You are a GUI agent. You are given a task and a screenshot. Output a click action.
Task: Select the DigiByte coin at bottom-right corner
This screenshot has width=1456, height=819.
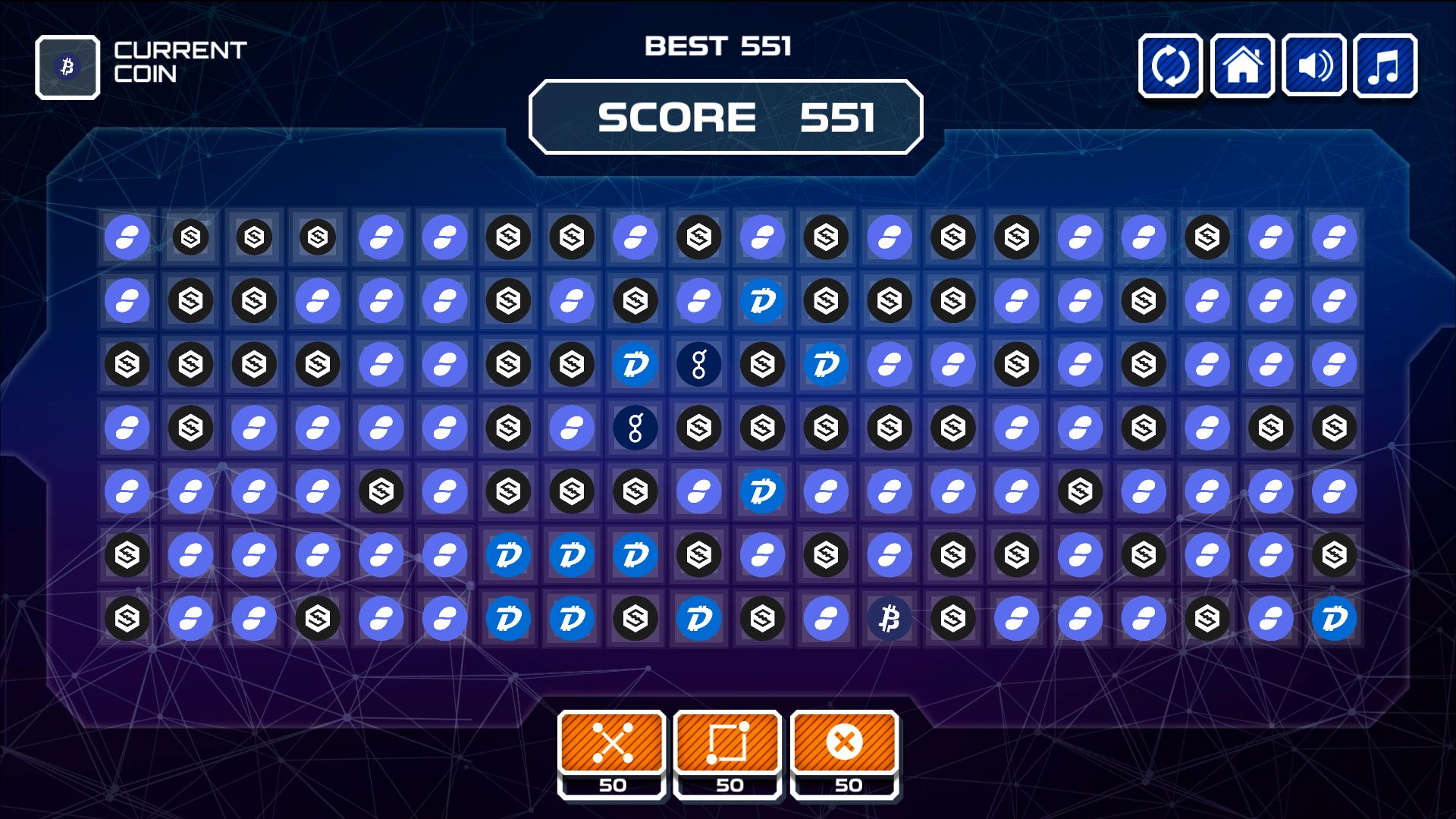1335,619
